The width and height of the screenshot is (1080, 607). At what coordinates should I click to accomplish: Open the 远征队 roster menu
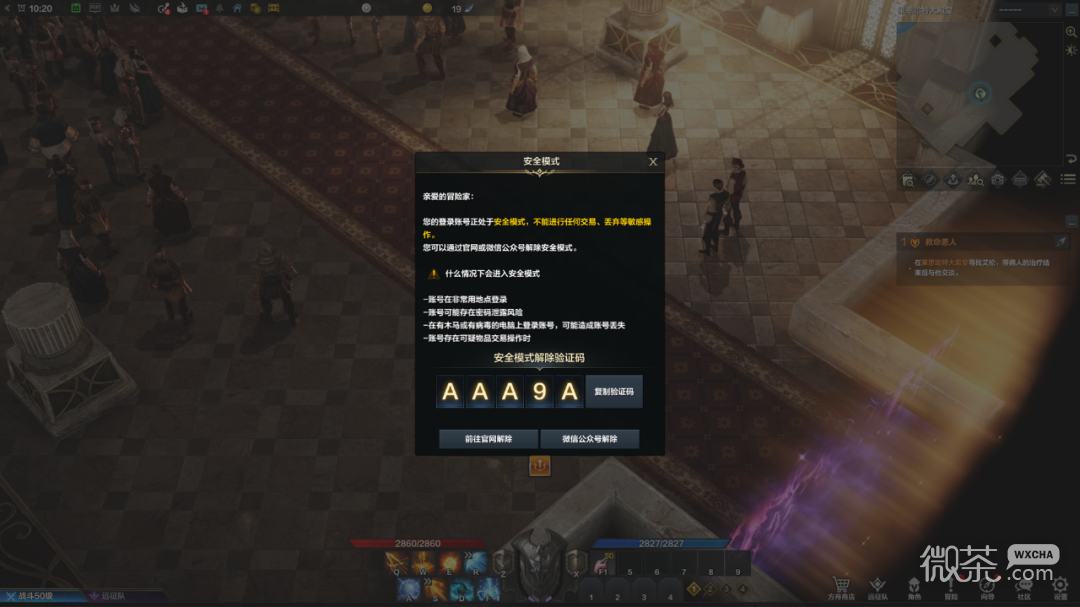coord(877,588)
